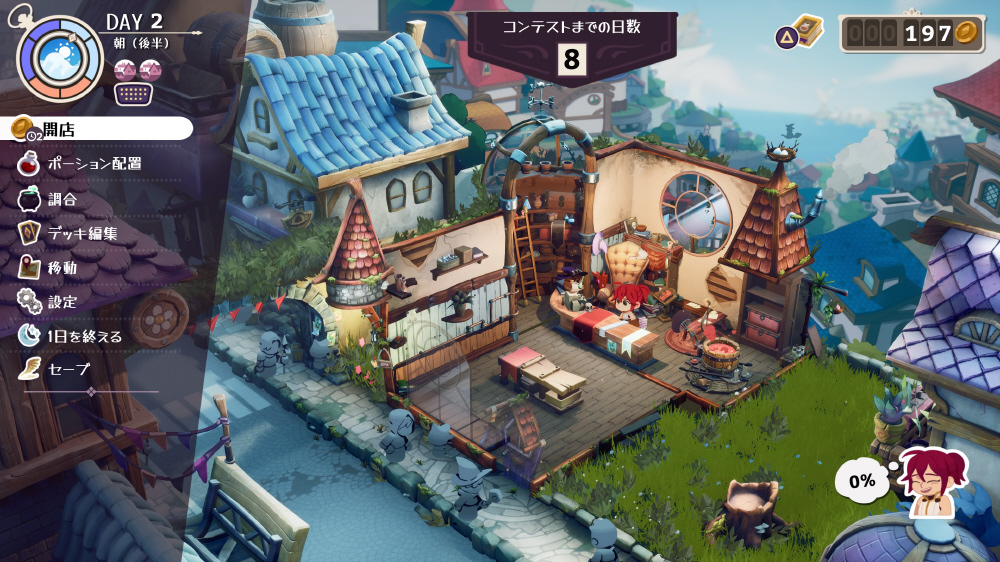Click the card deck icon beside gold counter
Image resolution: width=1000 pixels, height=562 pixels.
pos(806,33)
